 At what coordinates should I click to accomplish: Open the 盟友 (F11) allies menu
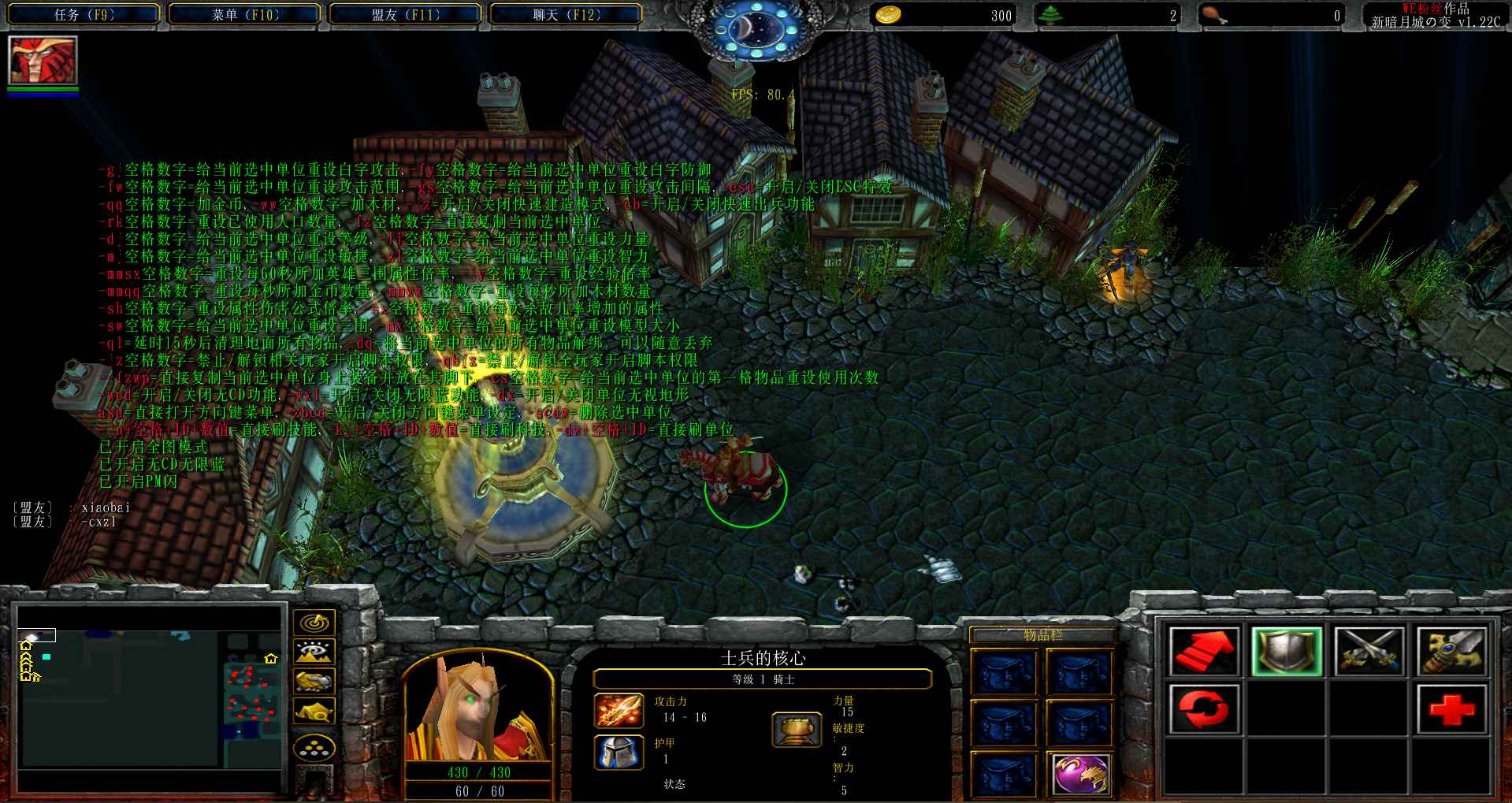[405, 15]
